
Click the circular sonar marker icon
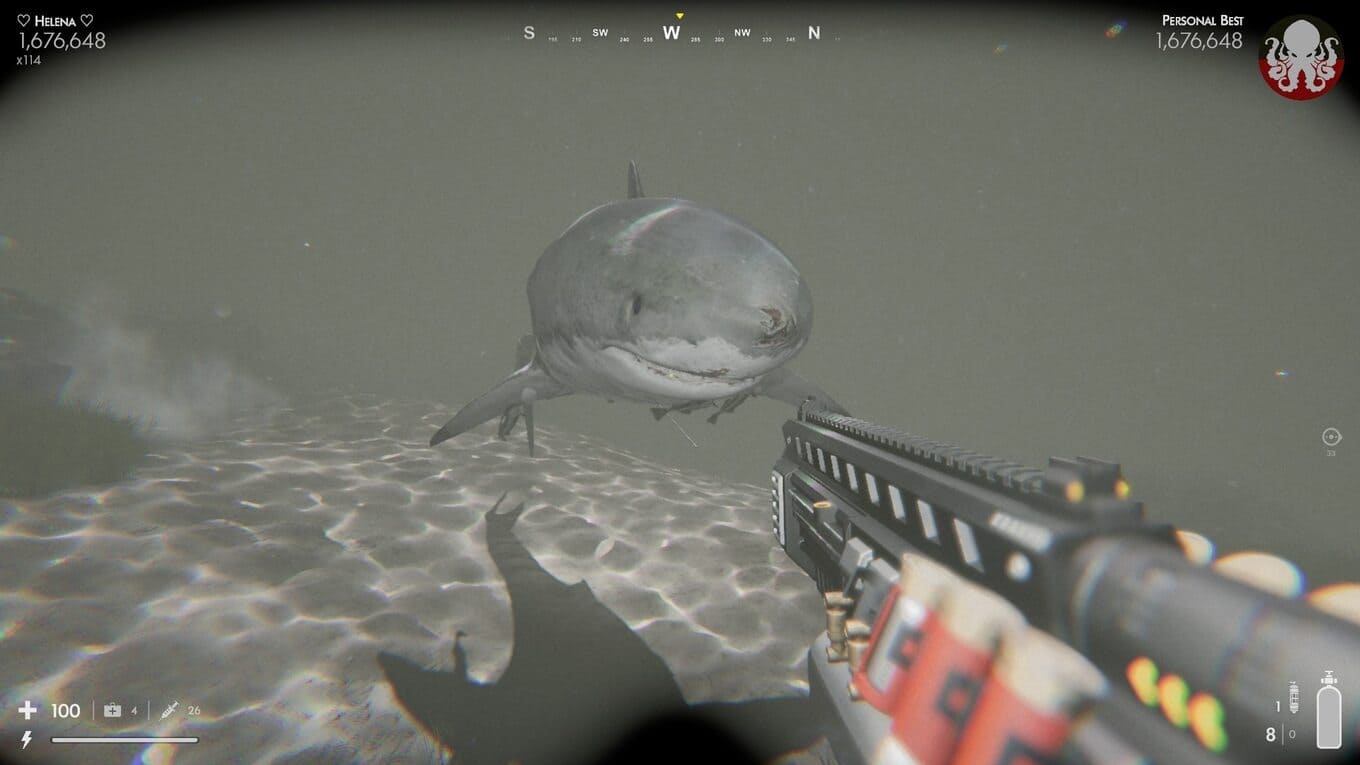pos(1331,436)
